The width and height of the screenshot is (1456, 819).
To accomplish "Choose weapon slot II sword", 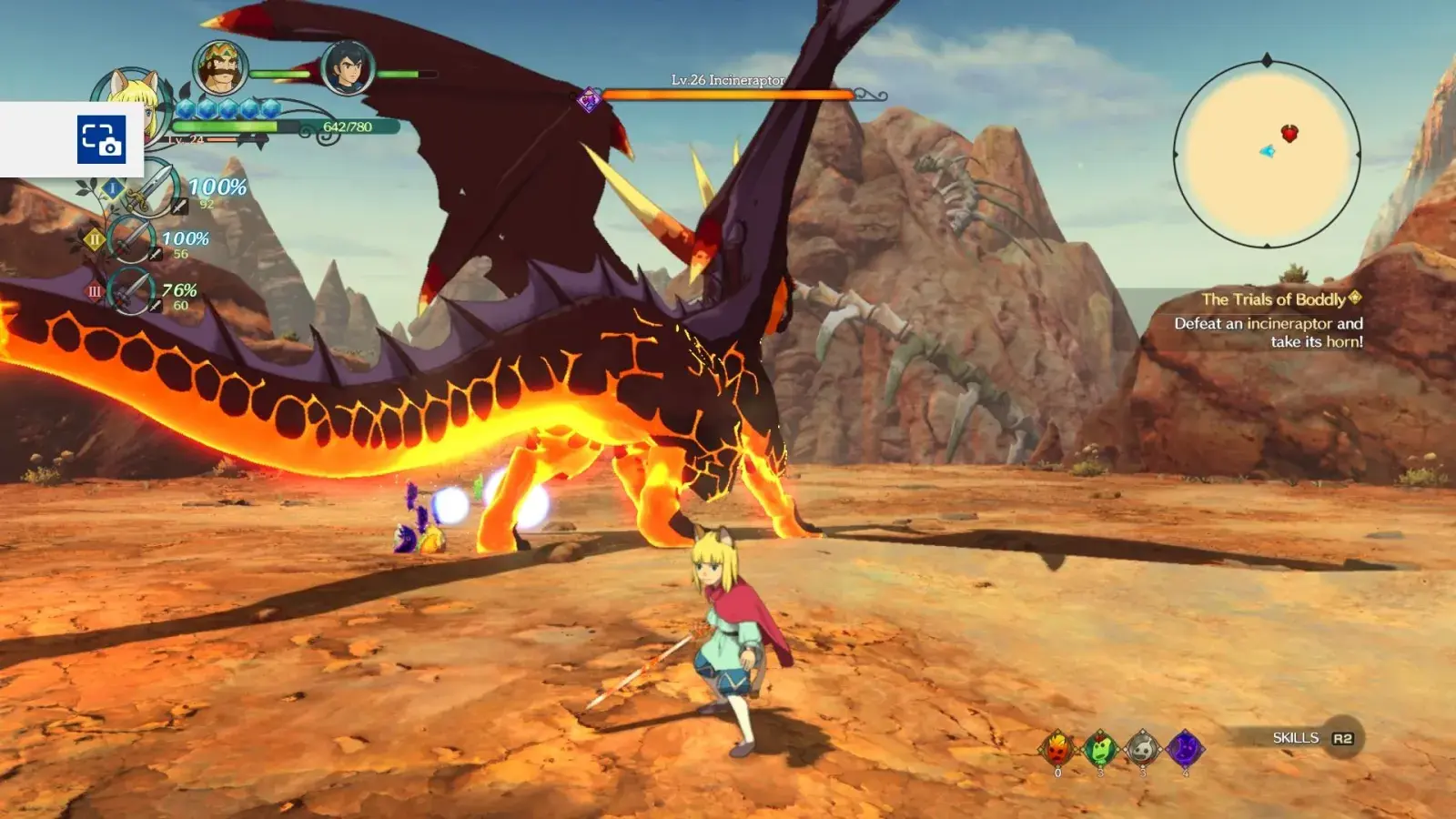I will pyautogui.click(x=132, y=240).
